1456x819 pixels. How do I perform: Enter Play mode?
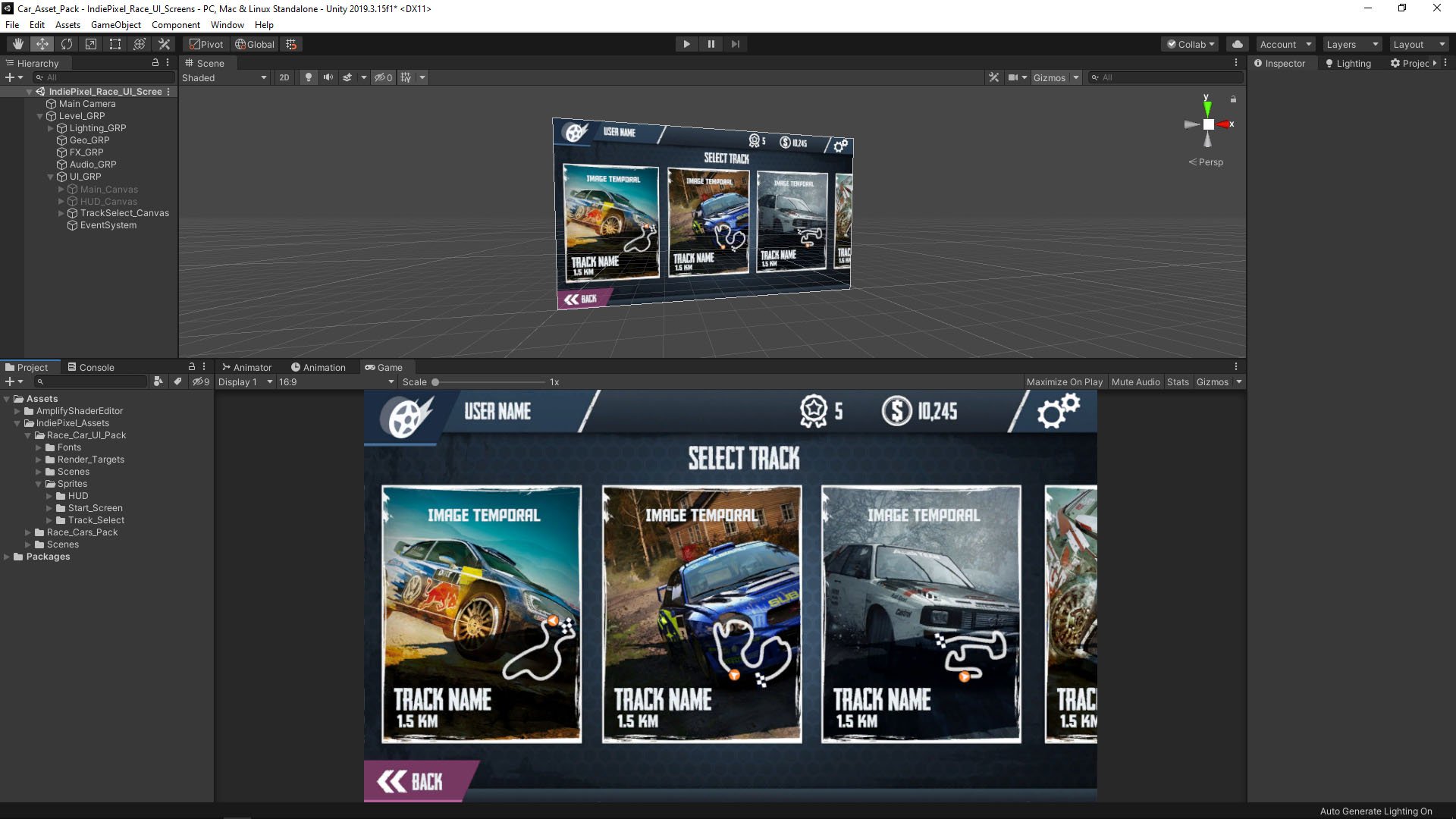pyautogui.click(x=686, y=44)
